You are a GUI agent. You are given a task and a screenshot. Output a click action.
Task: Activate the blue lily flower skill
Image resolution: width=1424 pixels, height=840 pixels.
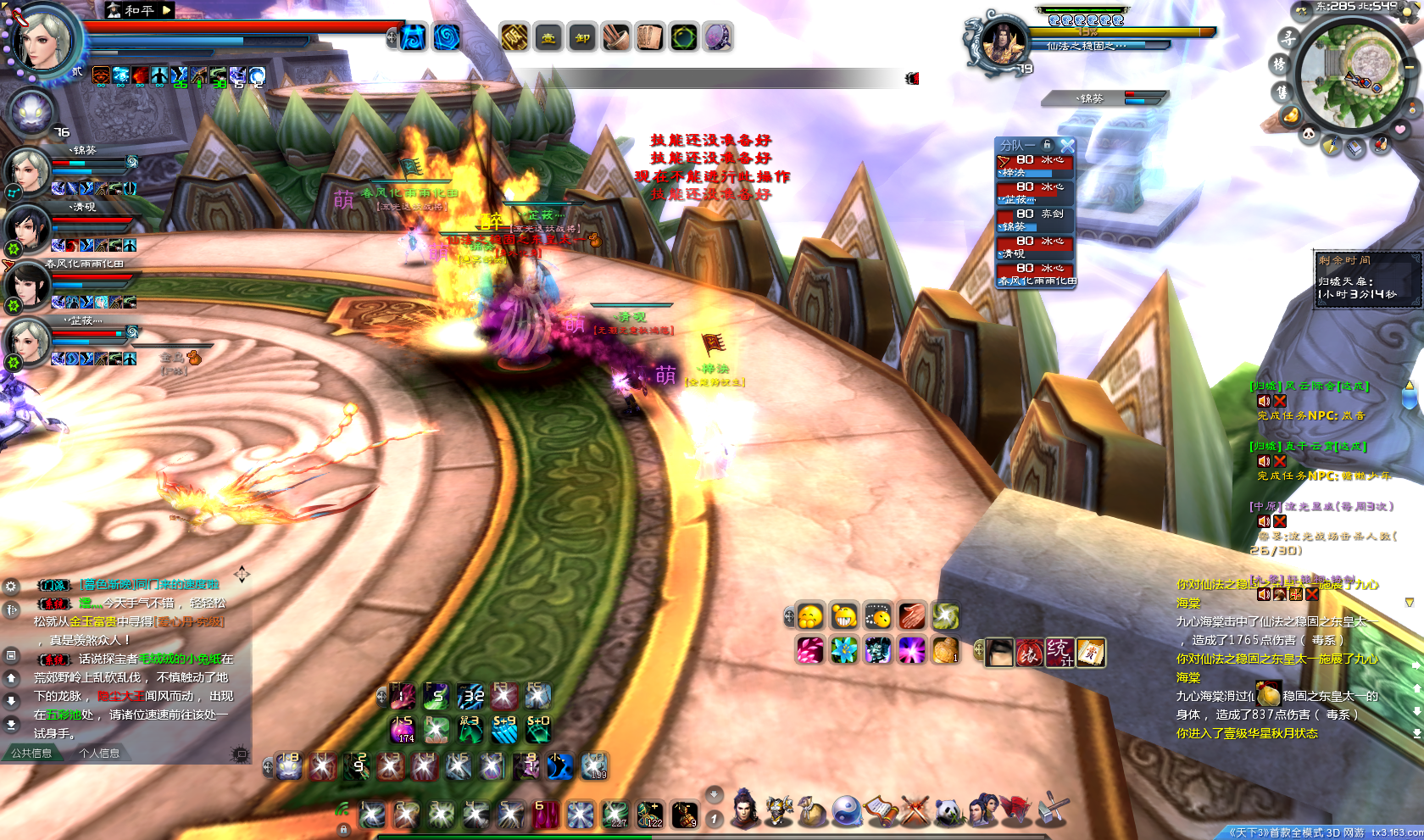coord(844,650)
